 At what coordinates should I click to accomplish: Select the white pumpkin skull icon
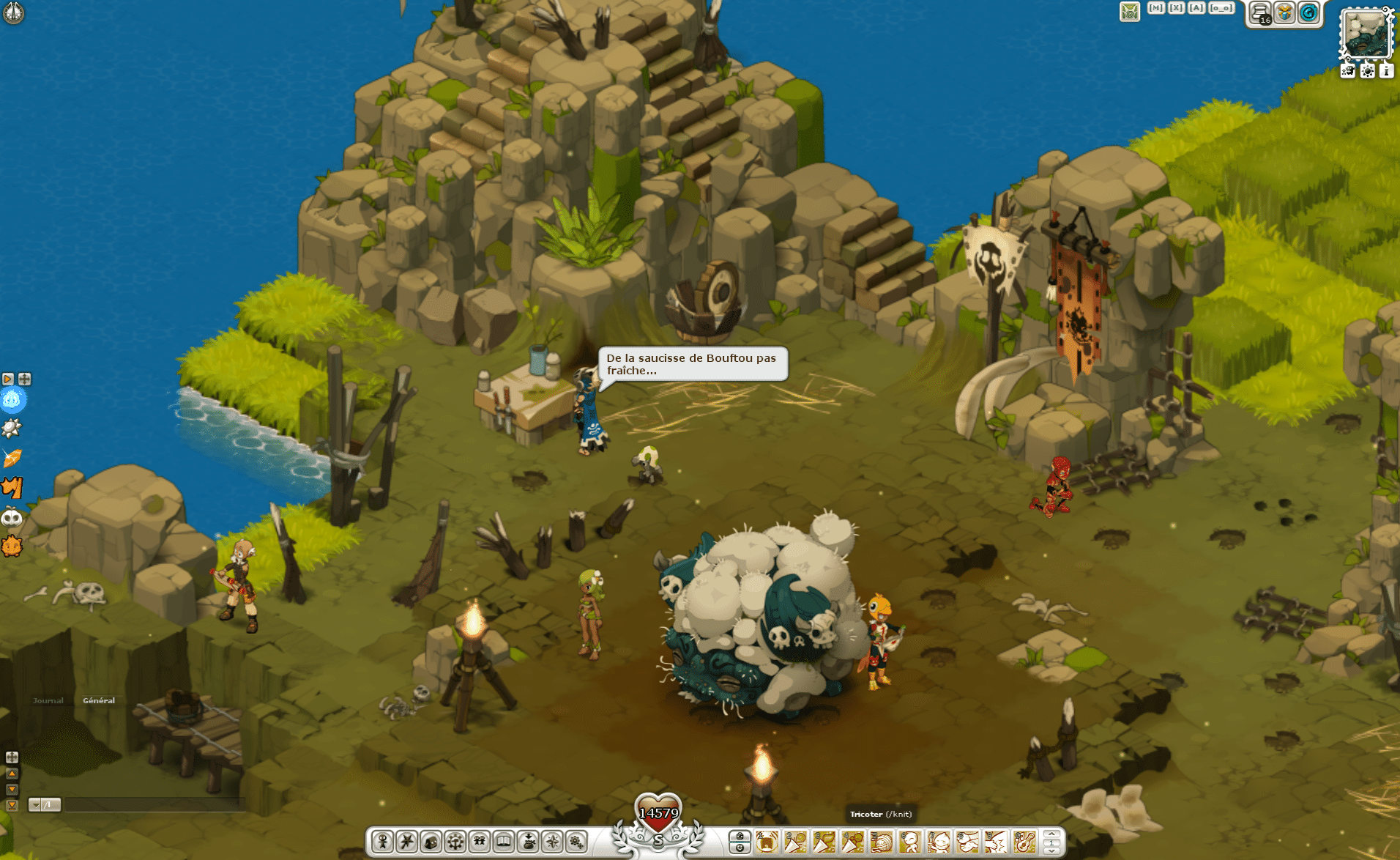[x=12, y=518]
